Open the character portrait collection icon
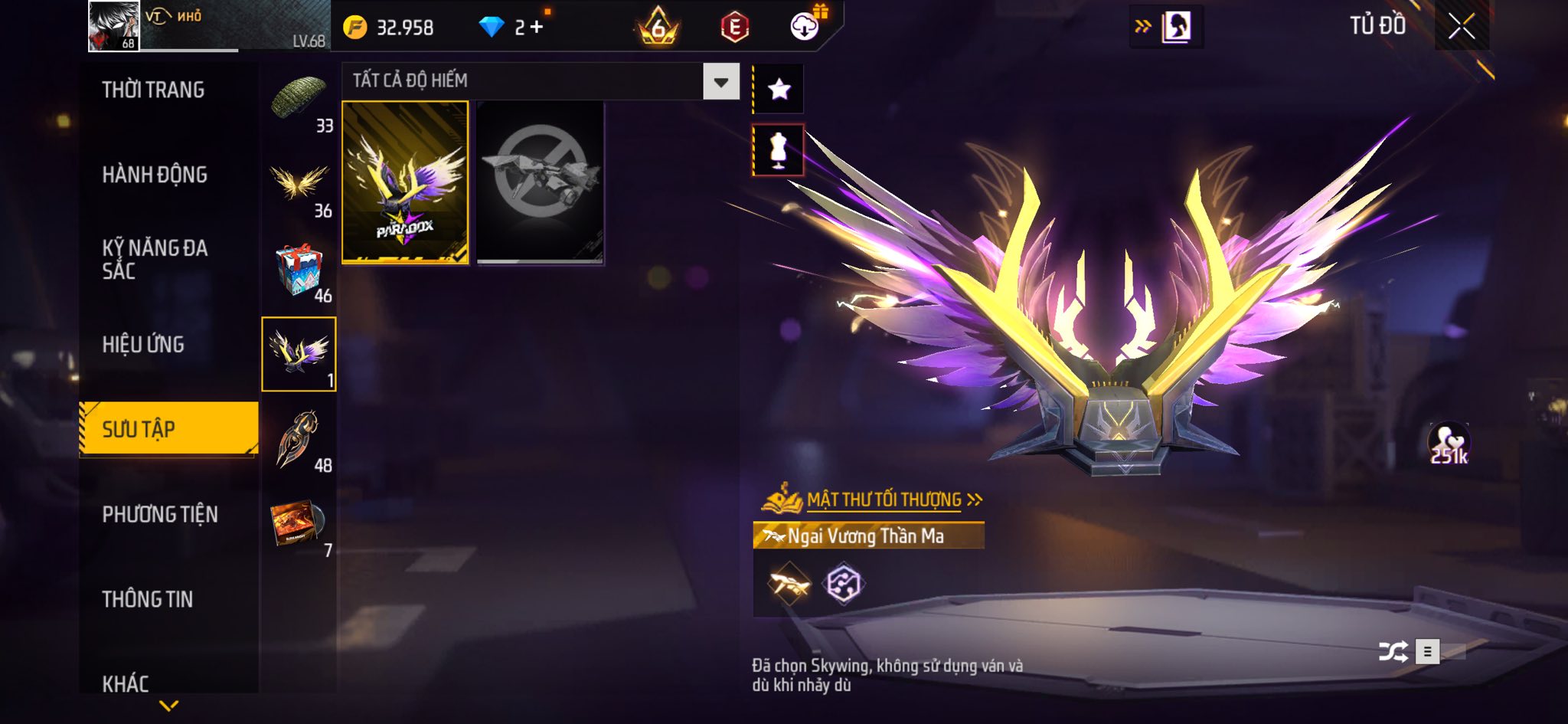The width and height of the screenshot is (1568, 724). pos(1176,27)
